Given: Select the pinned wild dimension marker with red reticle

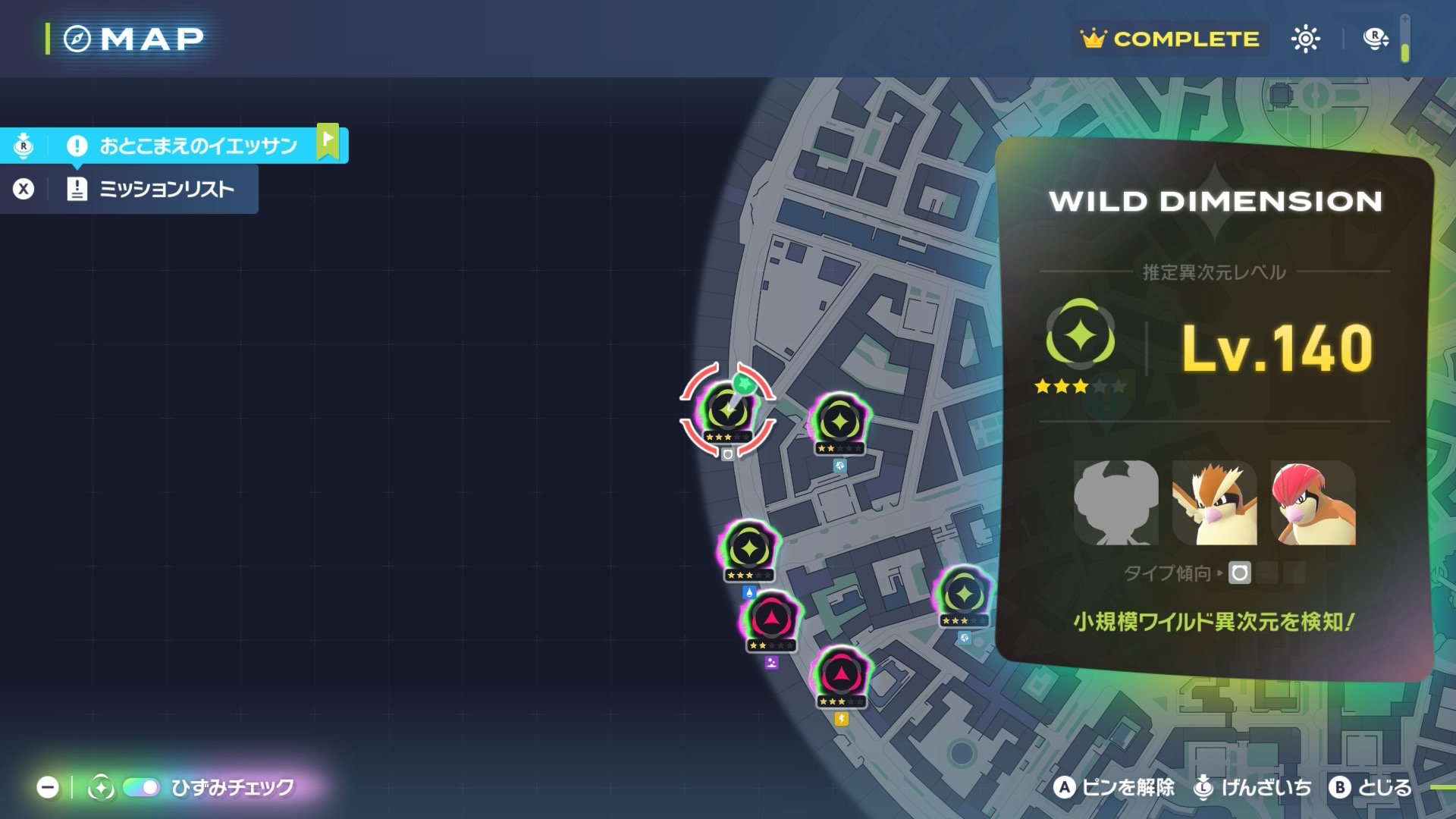Looking at the screenshot, I should (727, 410).
